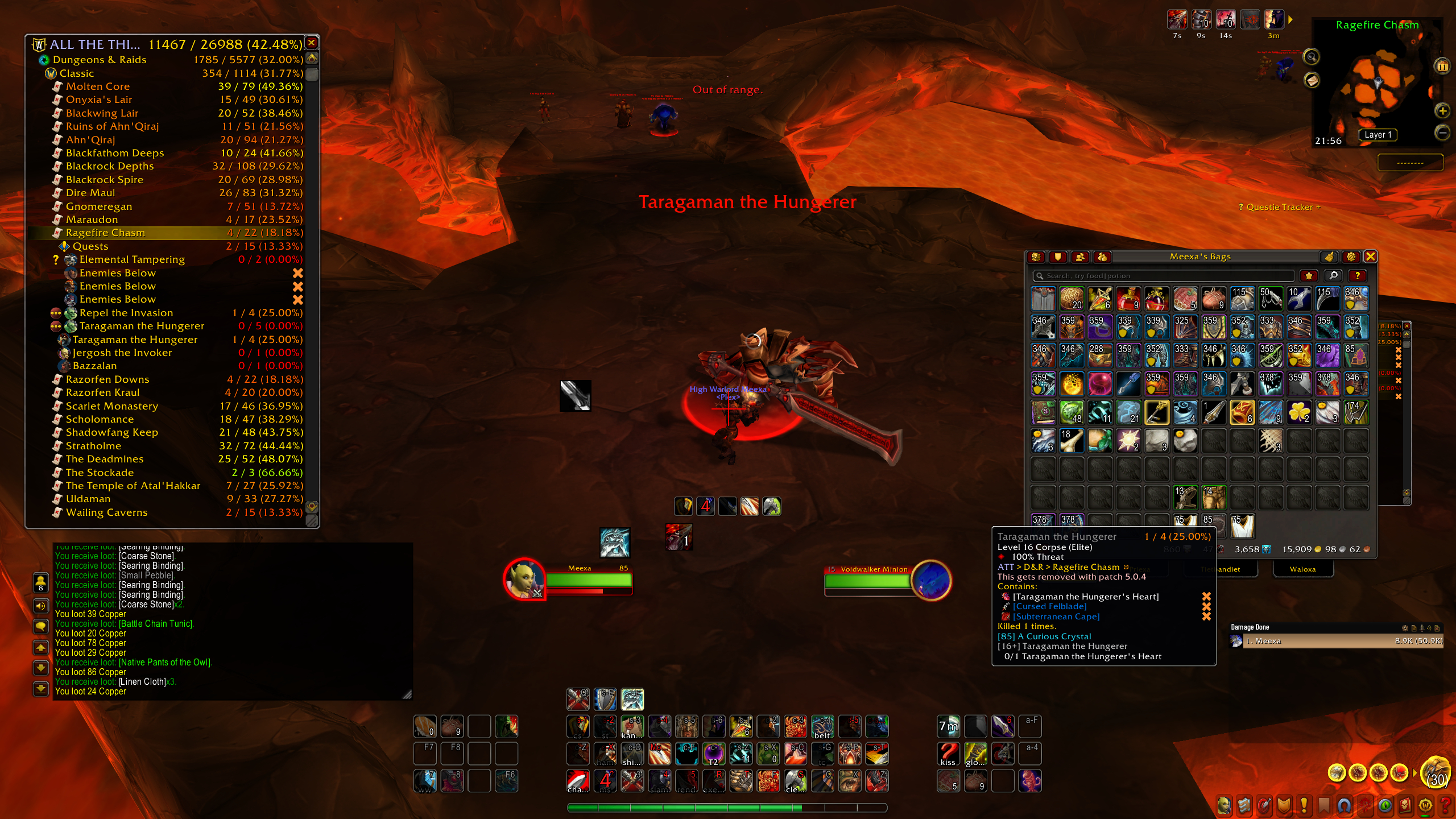
Task: Select the Meexa player portrait
Action: [x=525, y=580]
